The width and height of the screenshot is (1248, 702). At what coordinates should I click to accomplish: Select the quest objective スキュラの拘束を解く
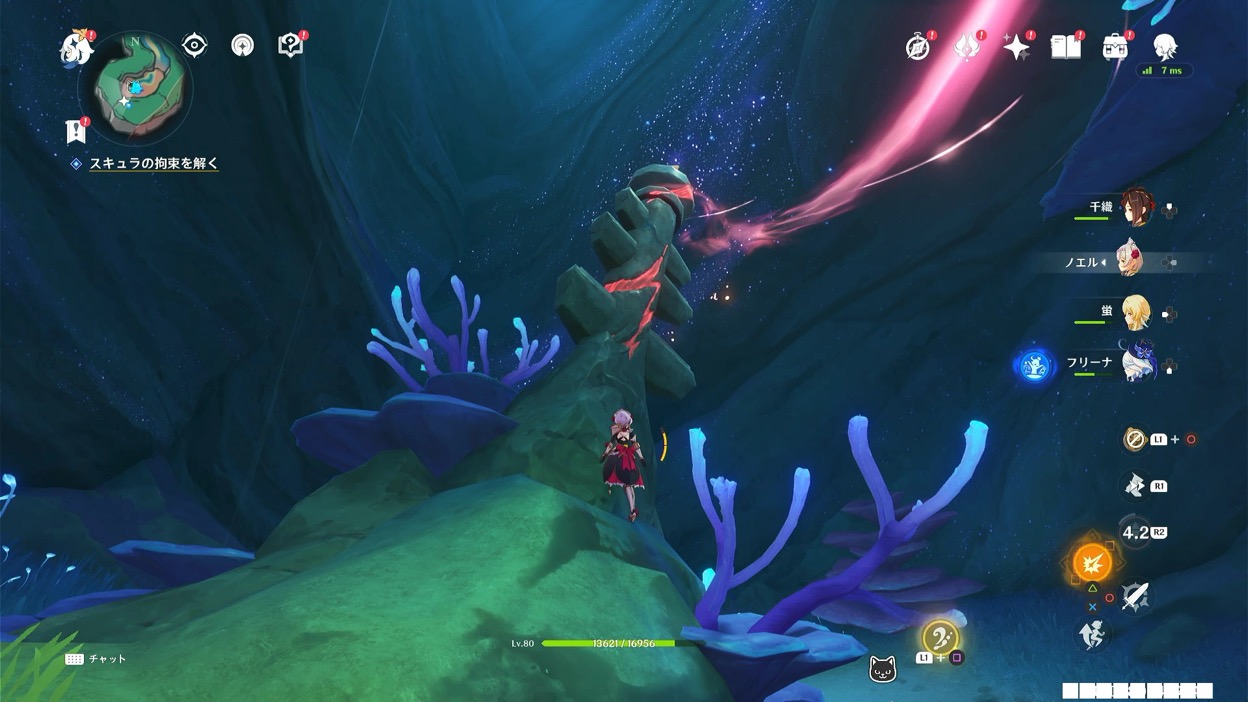point(153,163)
